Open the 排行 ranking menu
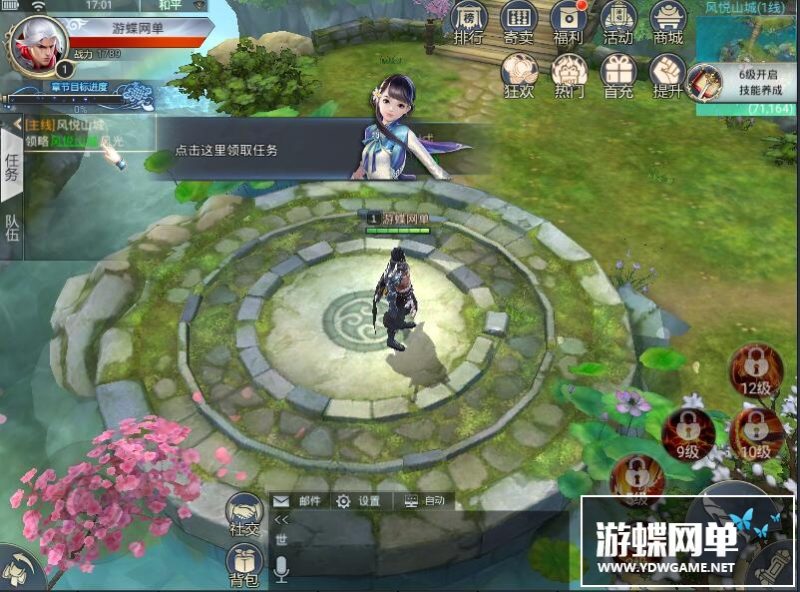The width and height of the screenshot is (800, 592). [x=469, y=22]
